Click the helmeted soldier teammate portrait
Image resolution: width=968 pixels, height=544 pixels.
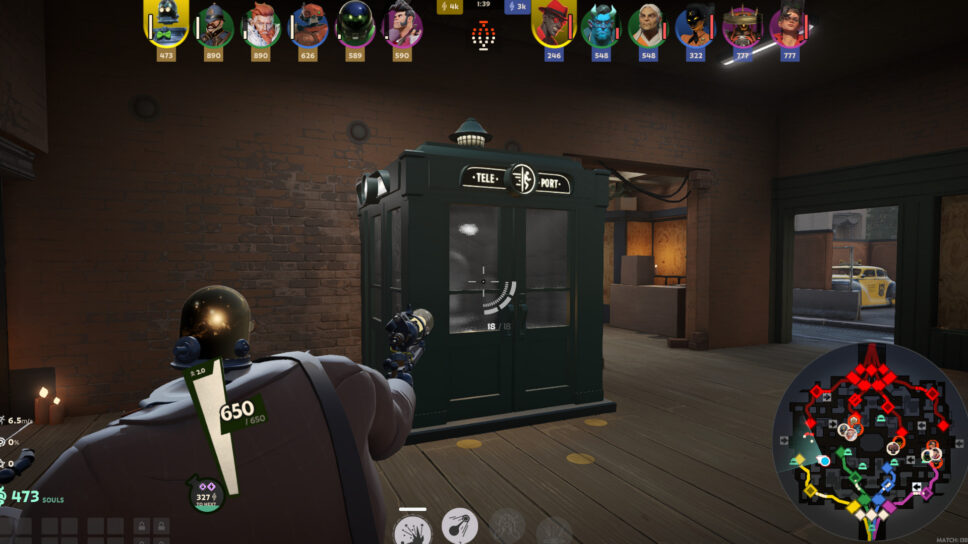[213, 26]
